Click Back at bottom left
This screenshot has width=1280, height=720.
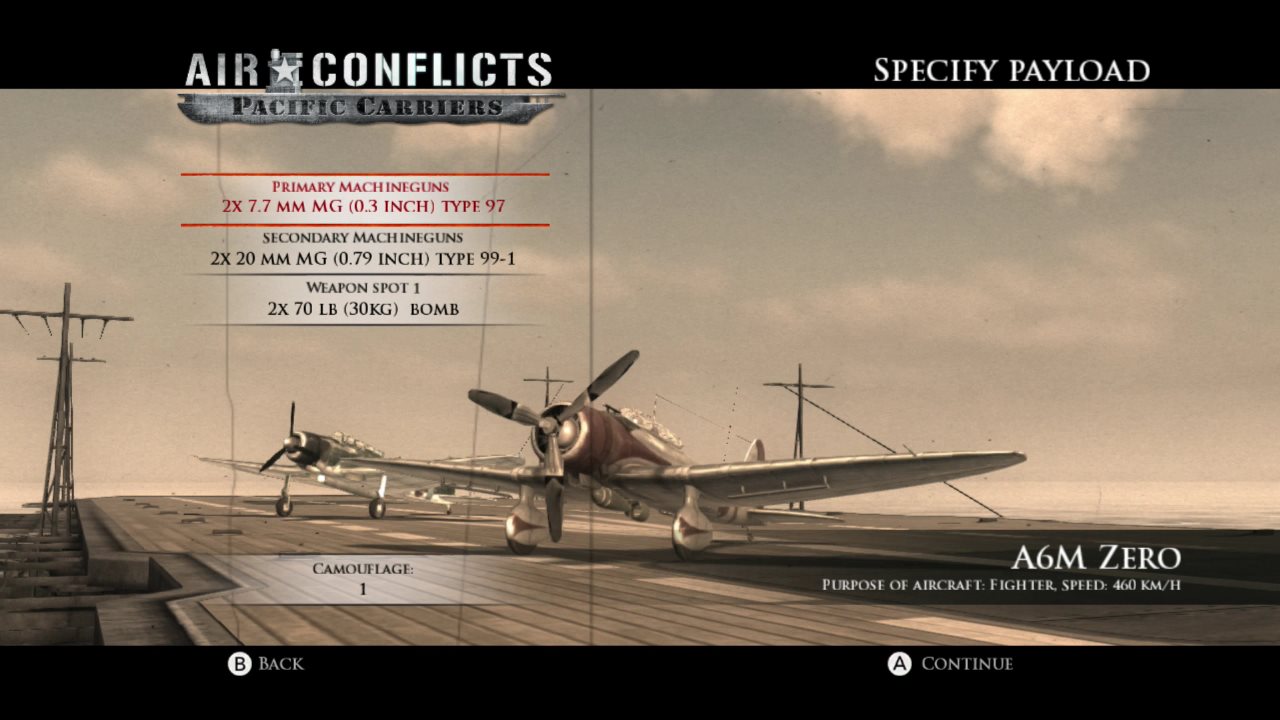279,663
